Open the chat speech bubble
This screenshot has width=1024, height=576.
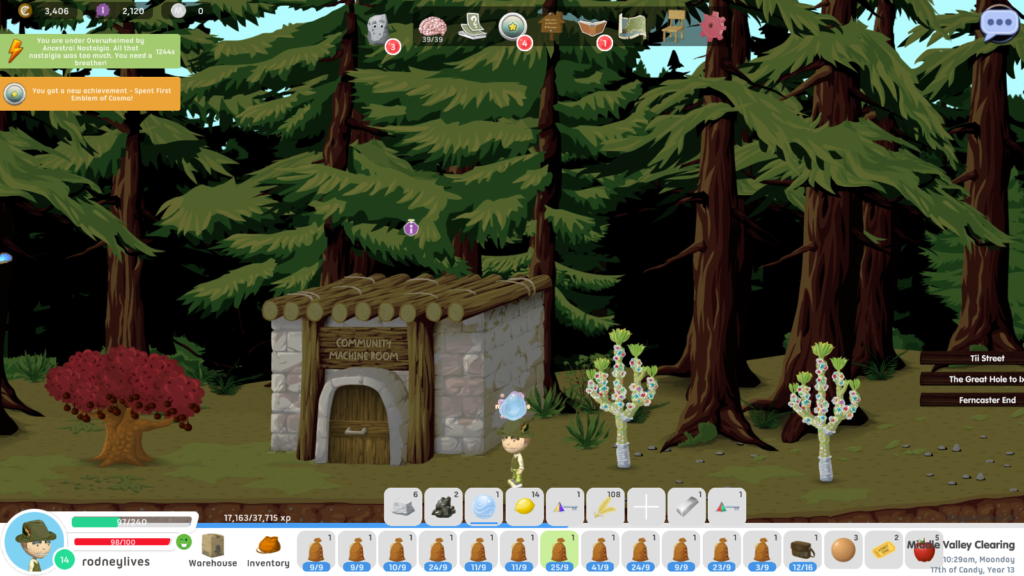click(x=998, y=24)
